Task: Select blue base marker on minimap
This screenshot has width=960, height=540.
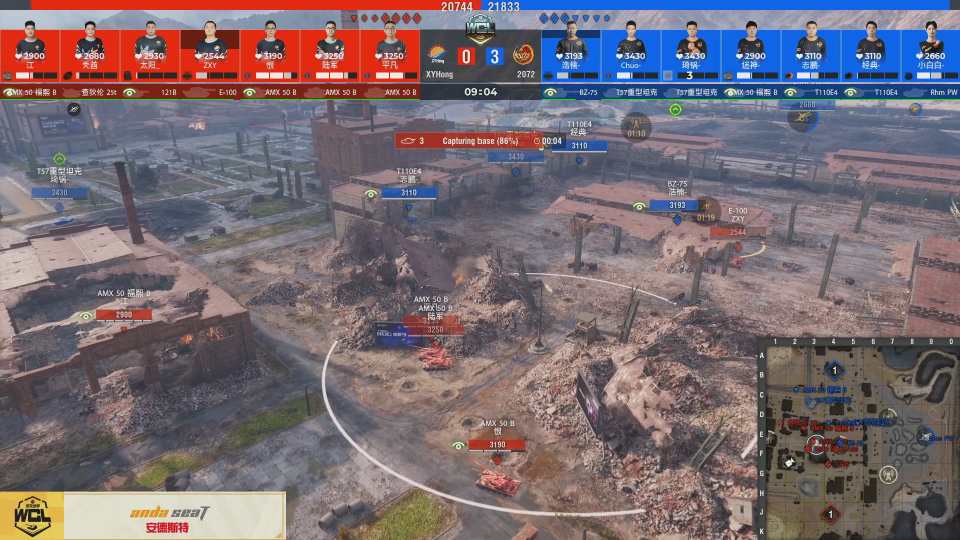Action: 834,371
